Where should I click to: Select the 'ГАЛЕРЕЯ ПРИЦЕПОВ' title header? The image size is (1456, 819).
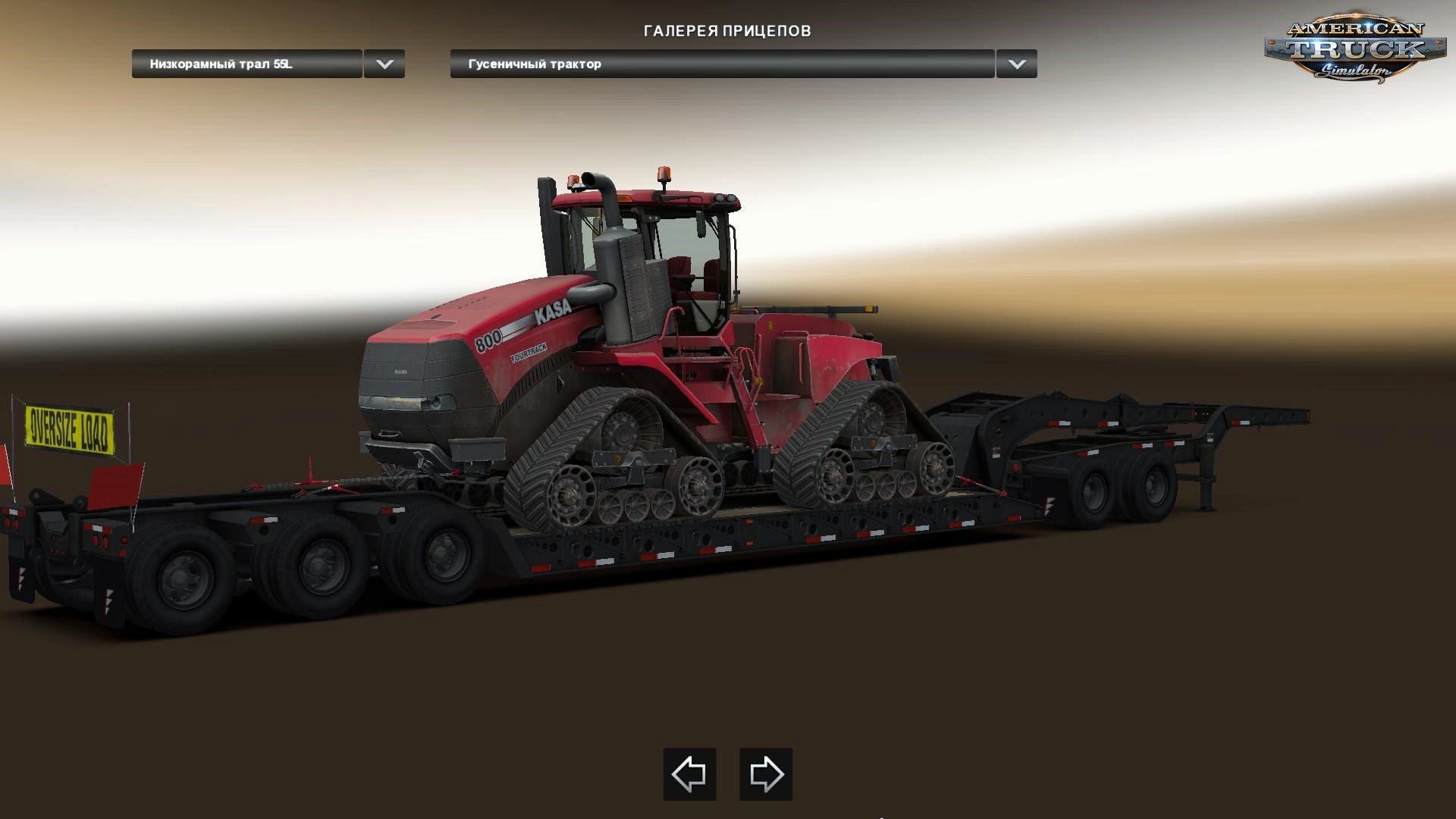click(x=727, y=31)
